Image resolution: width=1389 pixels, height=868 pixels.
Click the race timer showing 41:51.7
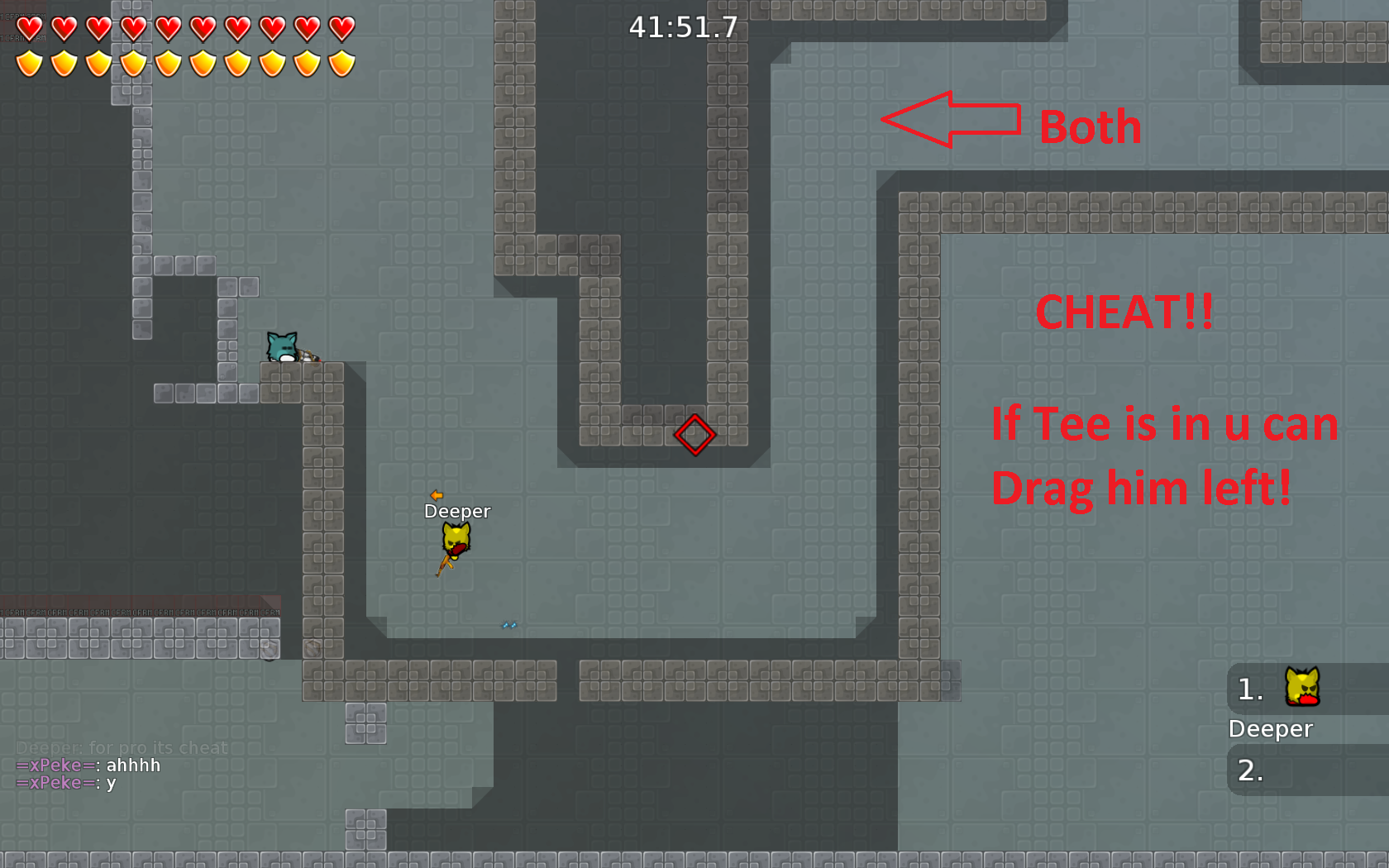coord(683,27)
